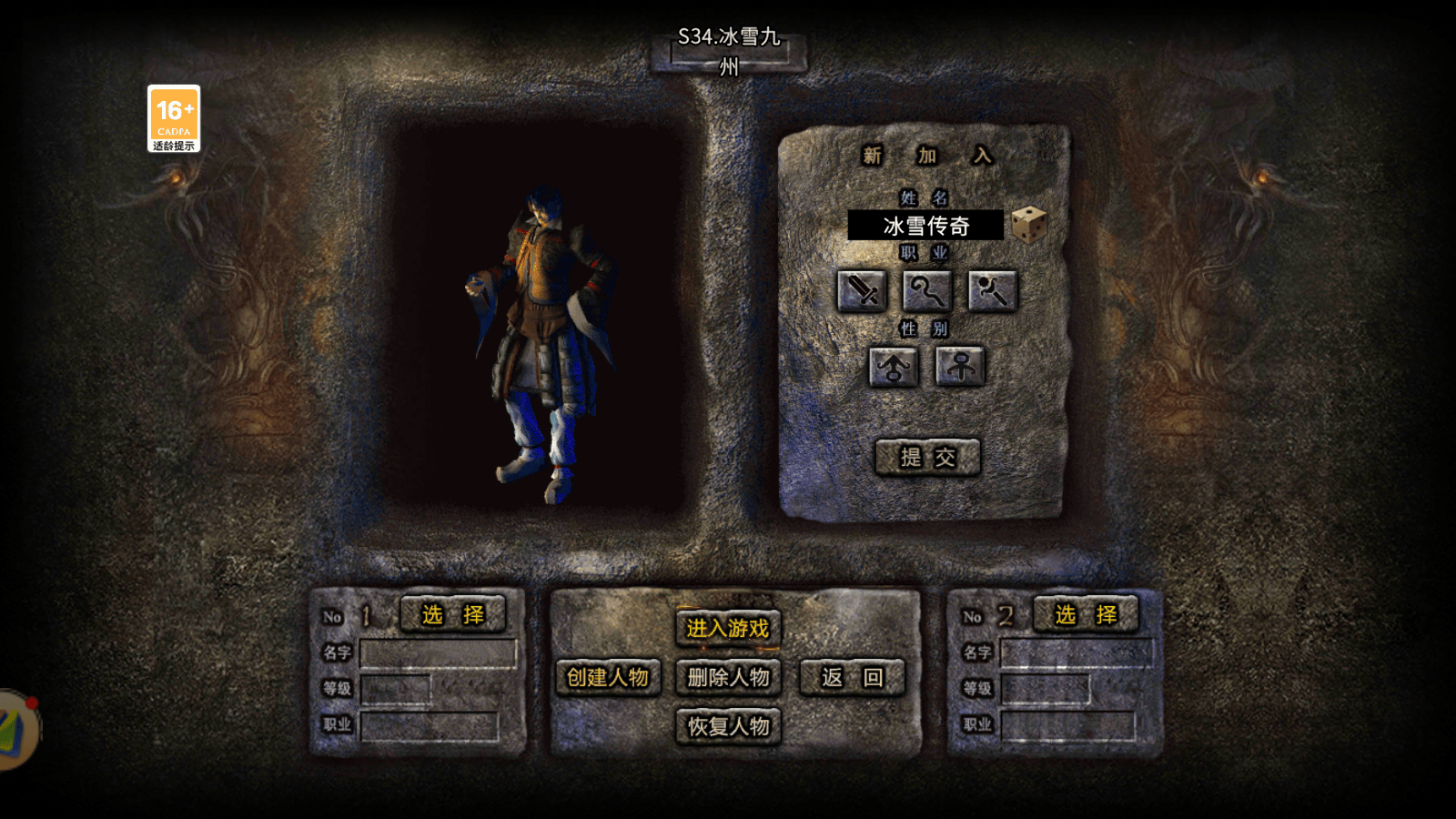The height and width of the screenshot is (819, 1456).
Task: Roll the dice for a random name
Action: (x=1028, y=225)
